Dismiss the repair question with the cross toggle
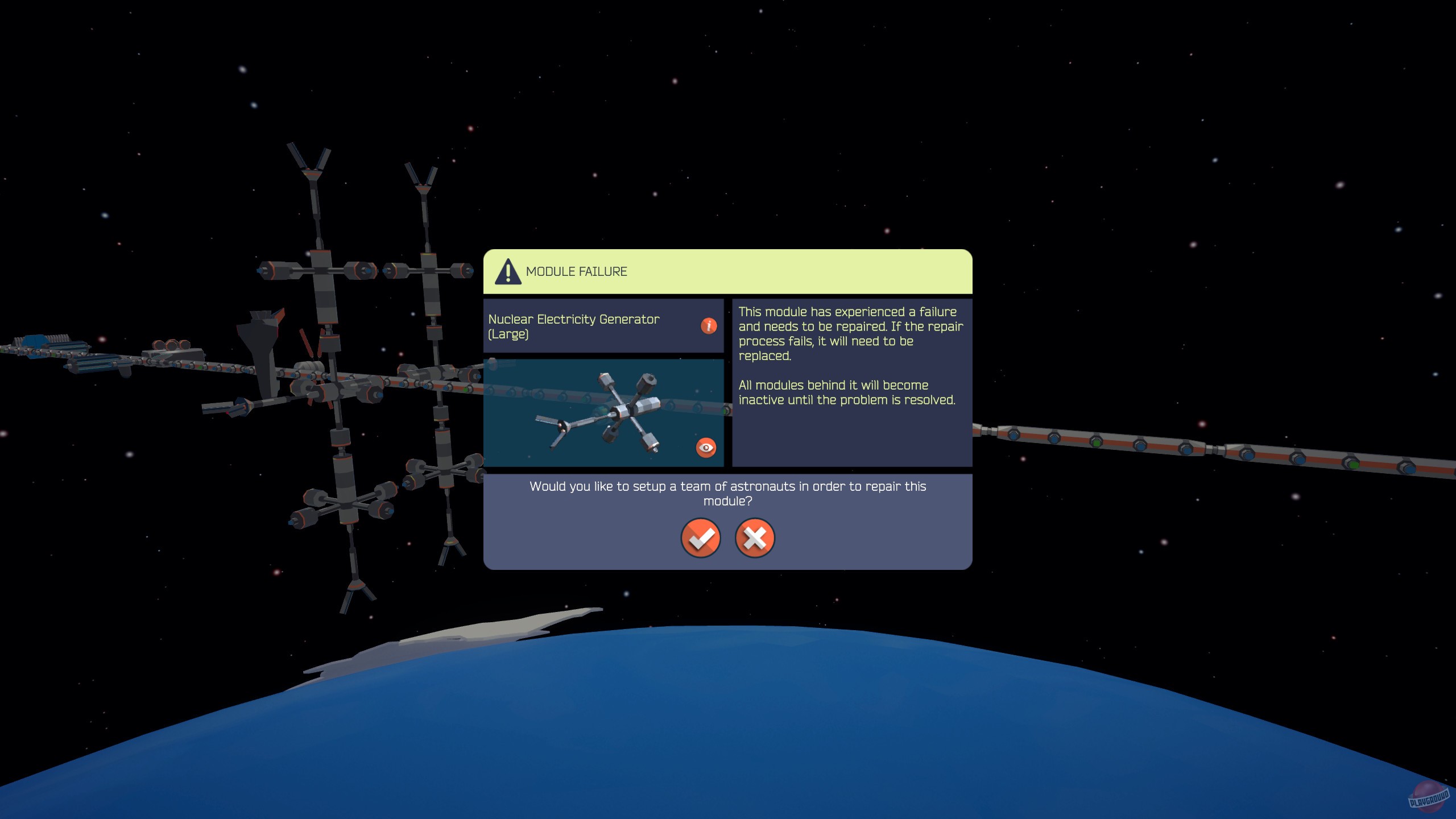The width and height of the screenshot is (1456, 819). (x=754, y=538)
